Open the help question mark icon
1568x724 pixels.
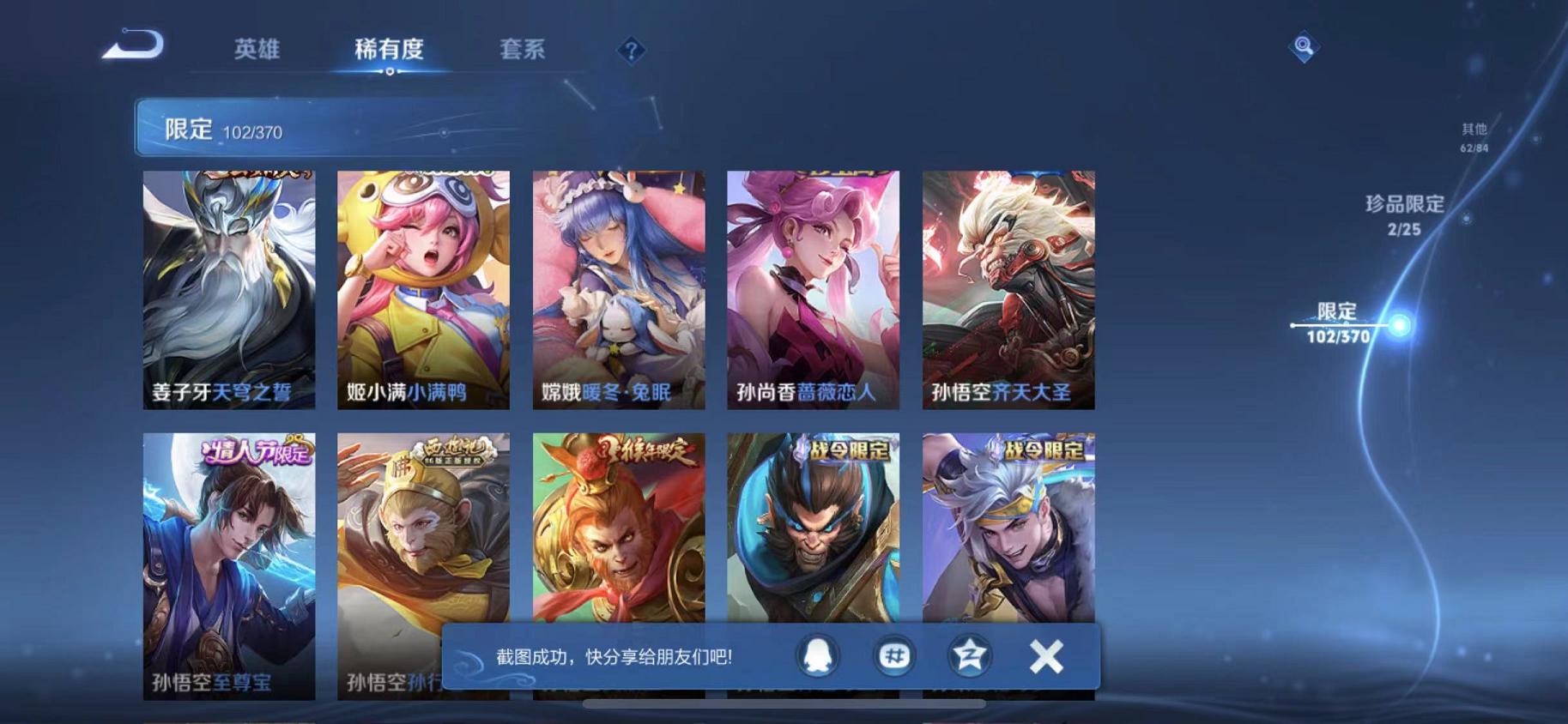pyautogui.click(x=632, y=51)
